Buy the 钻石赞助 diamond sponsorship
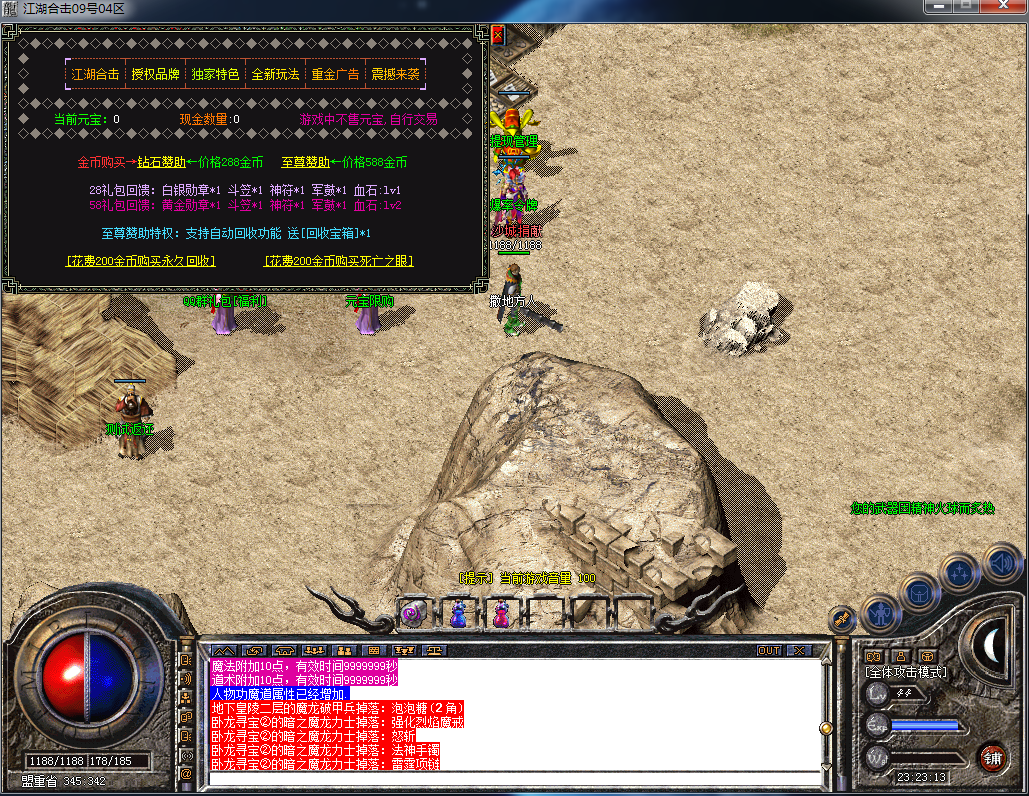The width and height of the screenshot is (1029, 796). (161, 162)
